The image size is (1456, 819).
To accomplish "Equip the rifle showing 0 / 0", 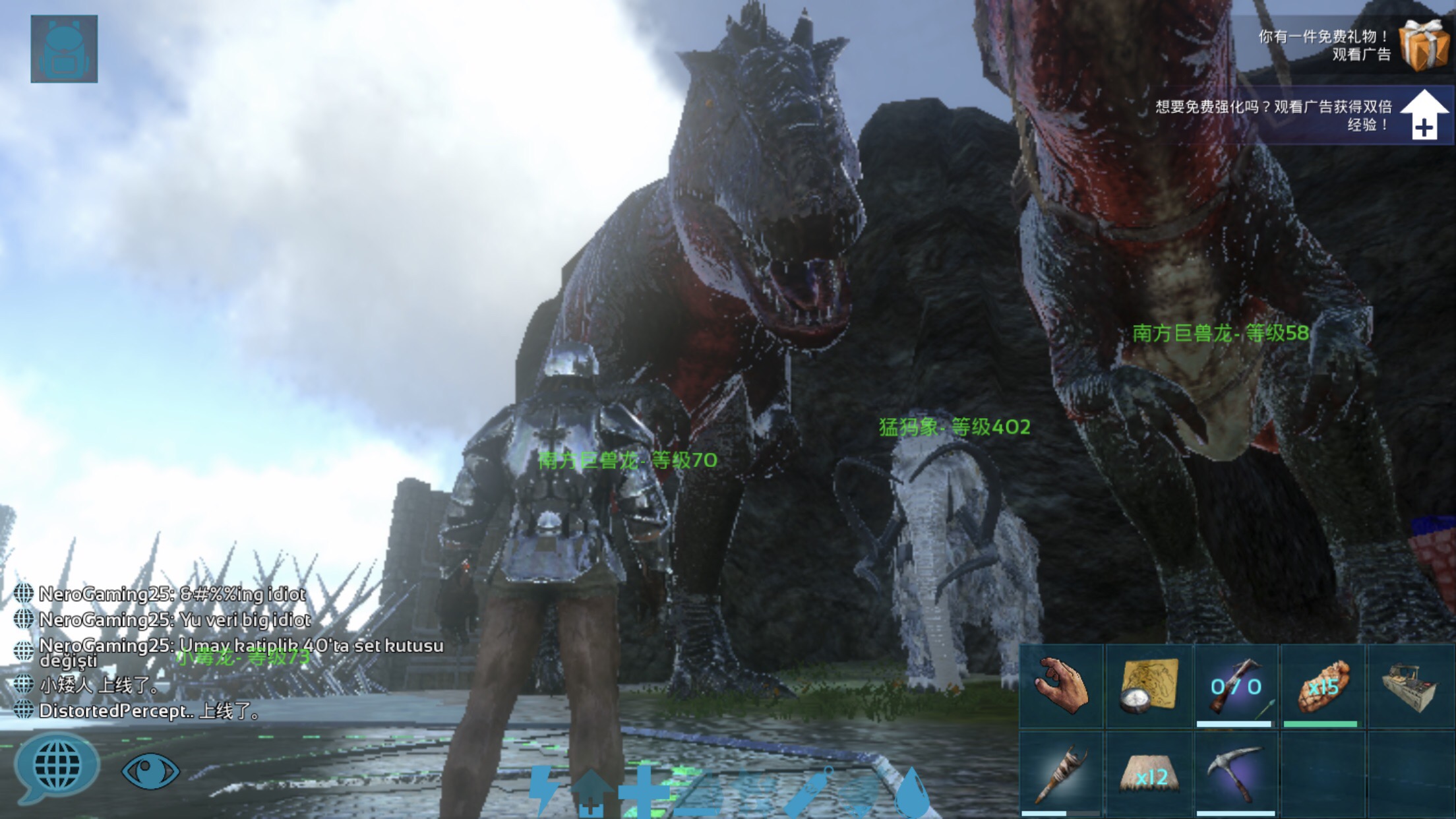I will click(1235, 686).
